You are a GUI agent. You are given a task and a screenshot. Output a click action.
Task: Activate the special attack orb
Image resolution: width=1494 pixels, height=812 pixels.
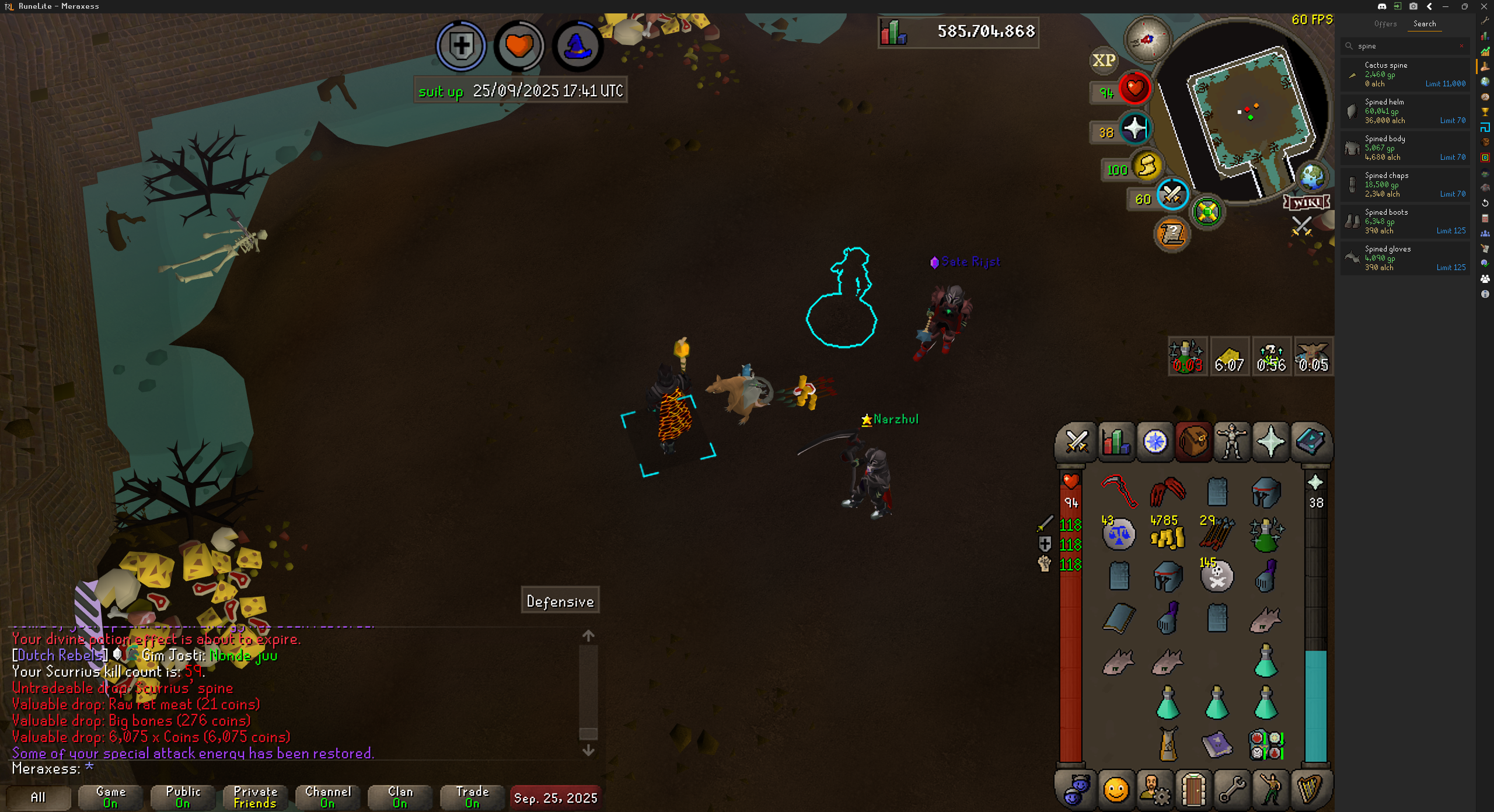click(x=1172, y=195)
